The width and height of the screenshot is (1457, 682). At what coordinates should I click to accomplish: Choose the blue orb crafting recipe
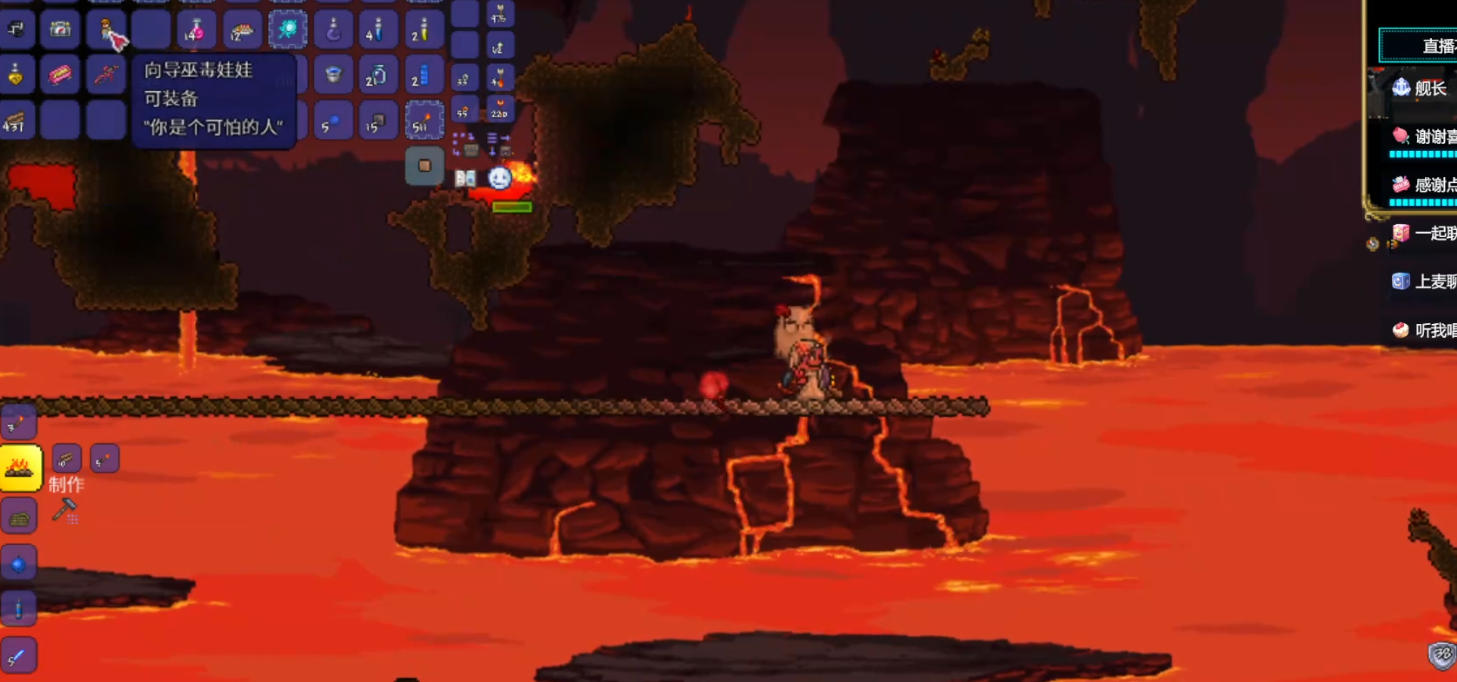click(x=19, y=563)
